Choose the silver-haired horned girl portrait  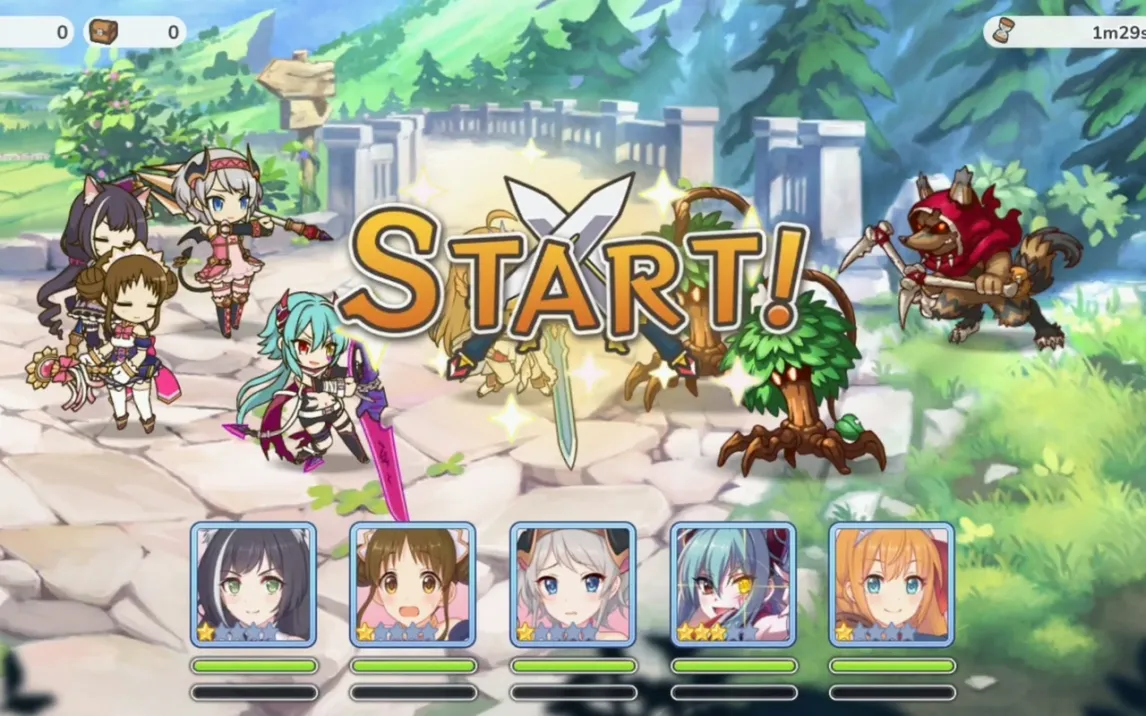coord(573,585)
